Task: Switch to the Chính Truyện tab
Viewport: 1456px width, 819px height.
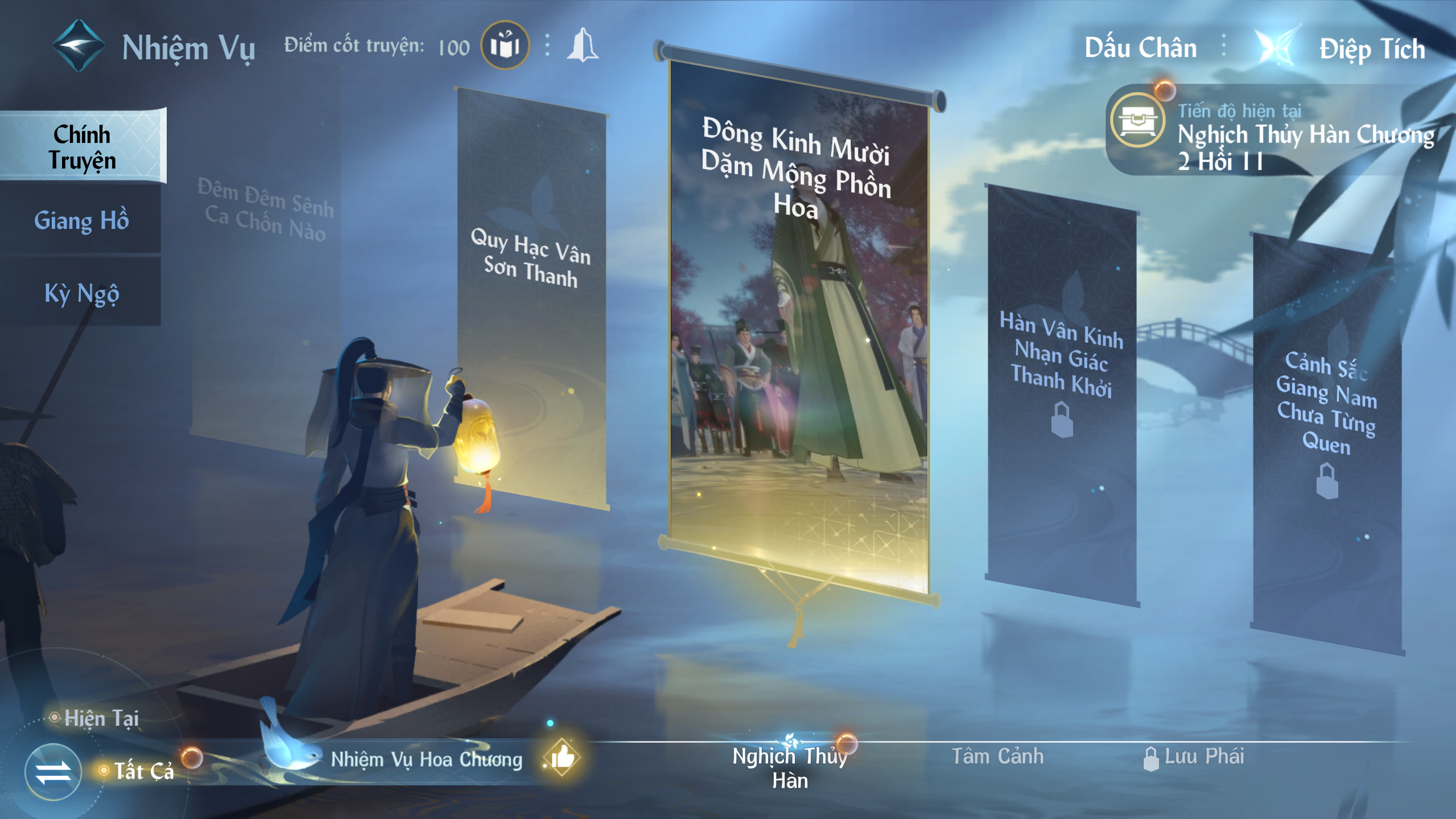Action: click(x=83, y=147)
